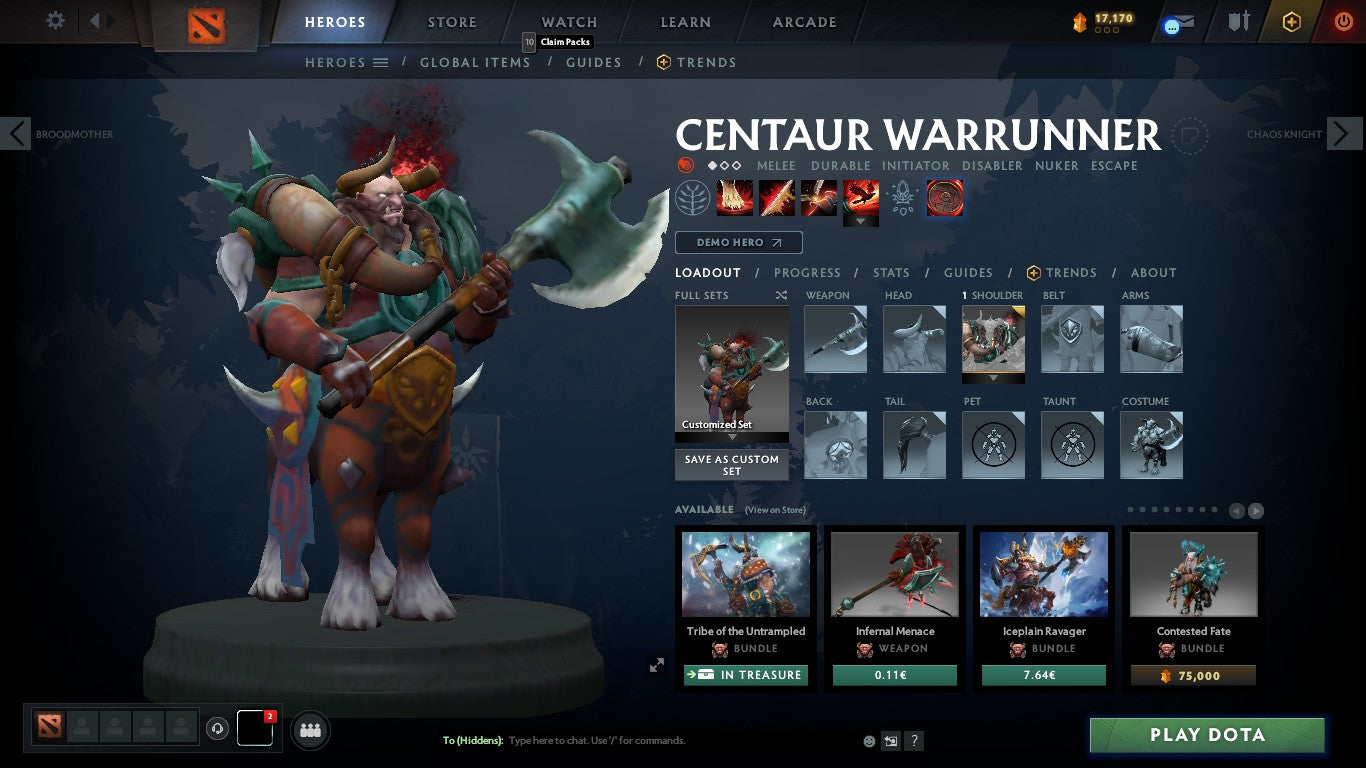This screenshot has height=768, width=1366.
Task: Open the equipped shoulder item dropdown arrow
Action: pyautogui.click(x=993, y=378)
